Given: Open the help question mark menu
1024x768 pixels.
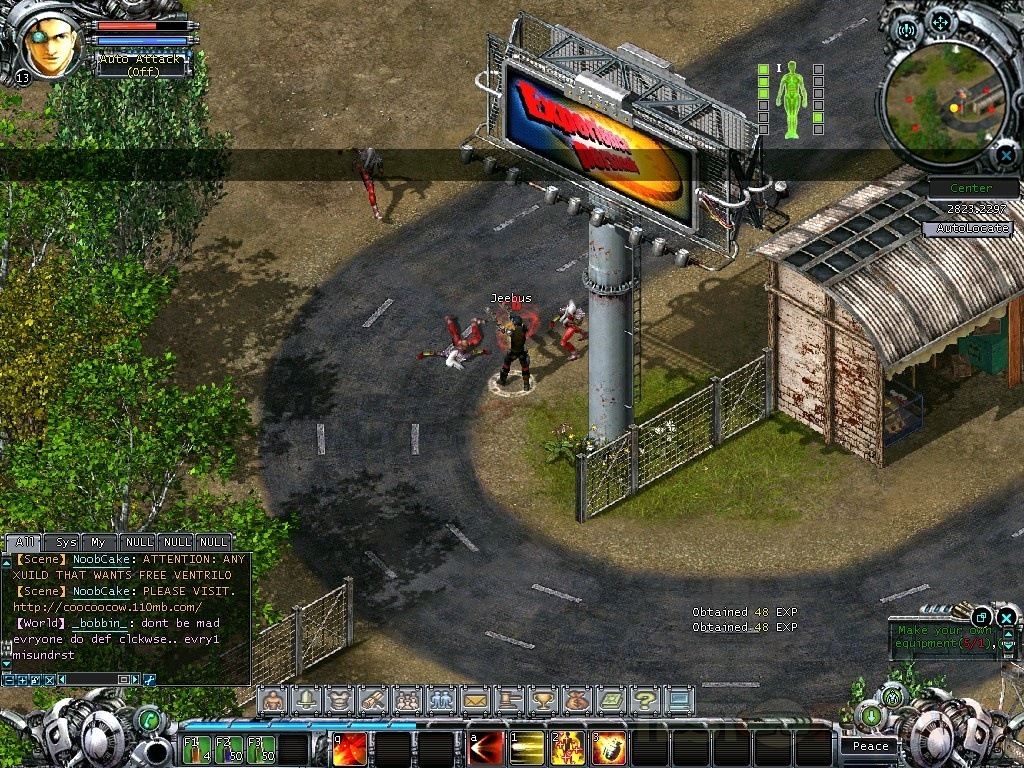Looking at the screenshot, I should pos(645,700).
